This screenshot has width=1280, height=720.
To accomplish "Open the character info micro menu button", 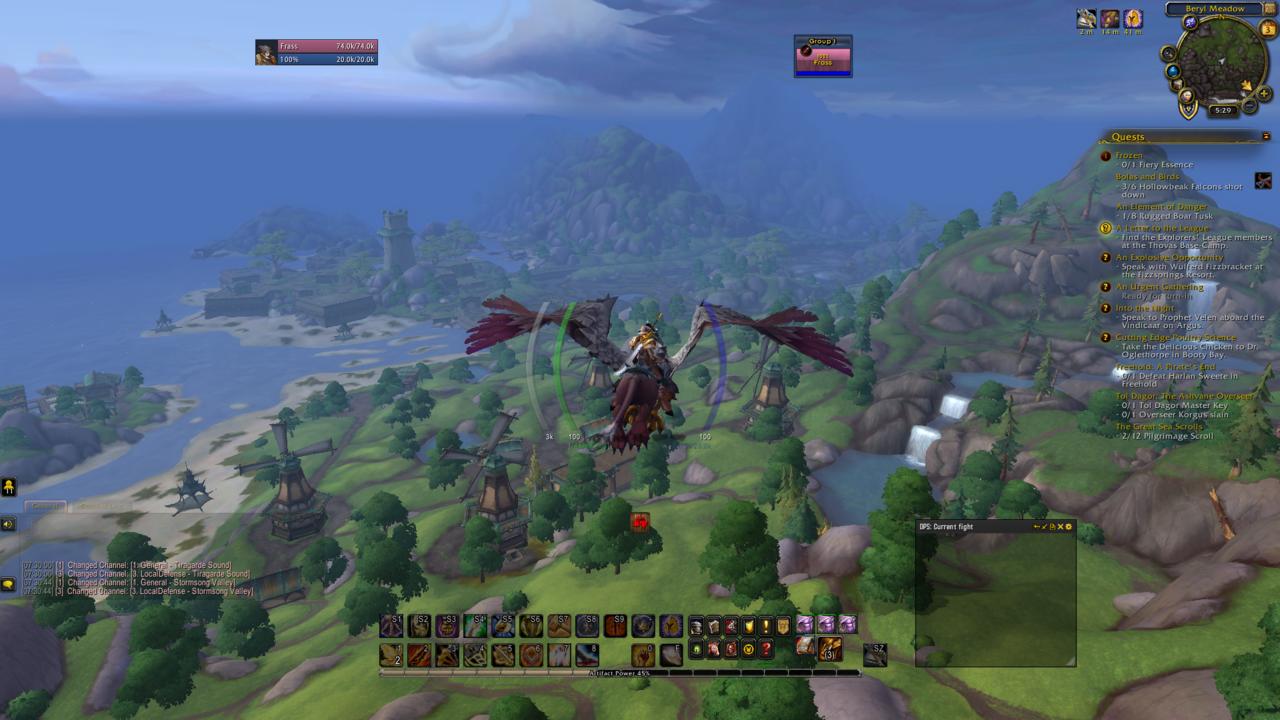I will (x=696, y=624).
